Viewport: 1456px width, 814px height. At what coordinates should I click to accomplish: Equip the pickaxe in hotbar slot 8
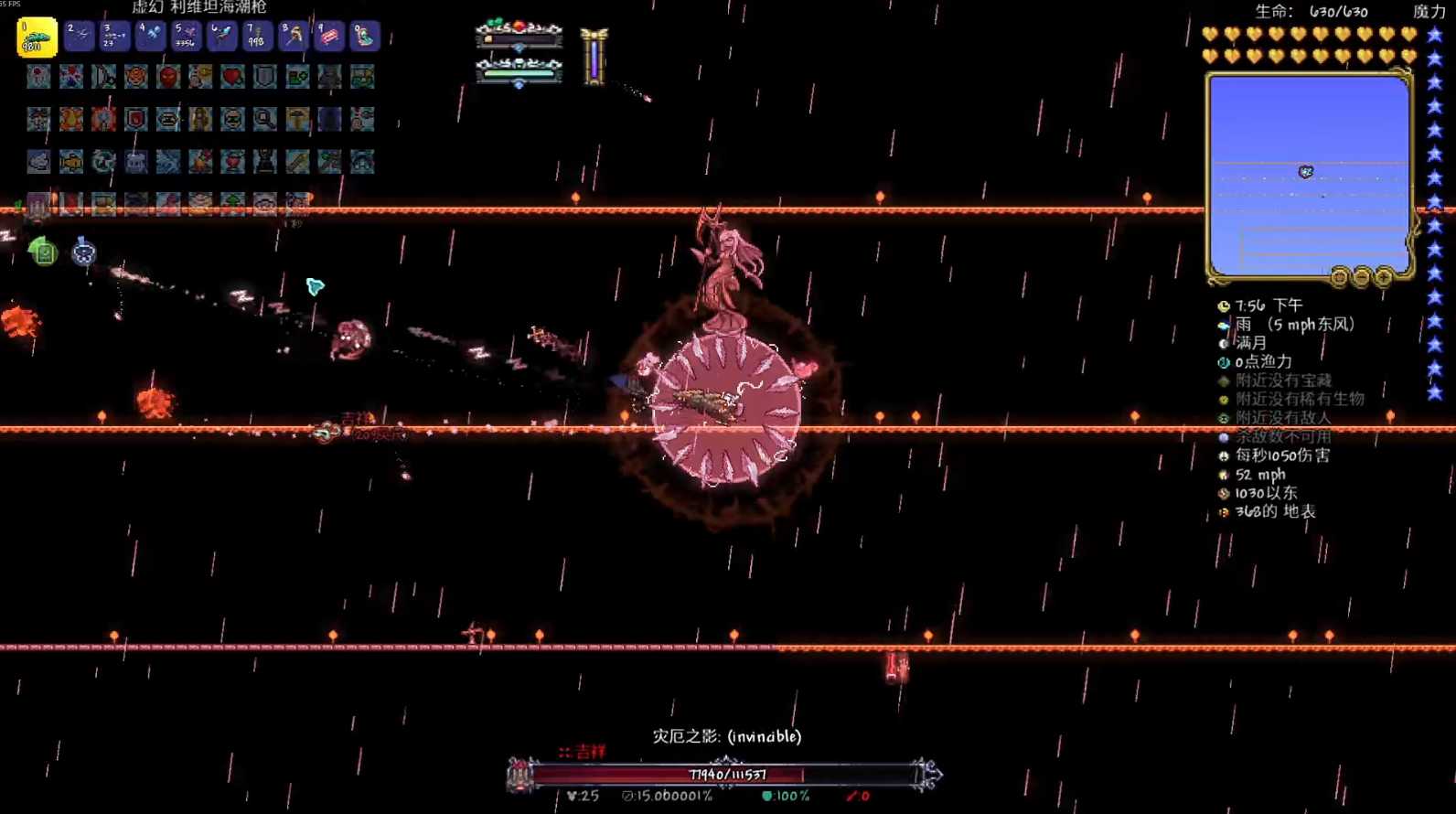[x=293, y=36]
